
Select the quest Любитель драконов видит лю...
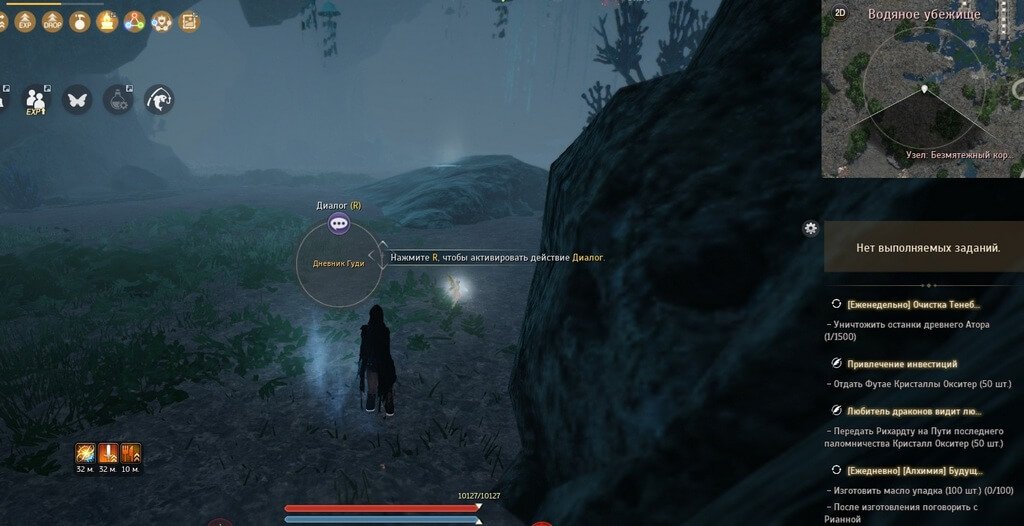tap(914, 411)
